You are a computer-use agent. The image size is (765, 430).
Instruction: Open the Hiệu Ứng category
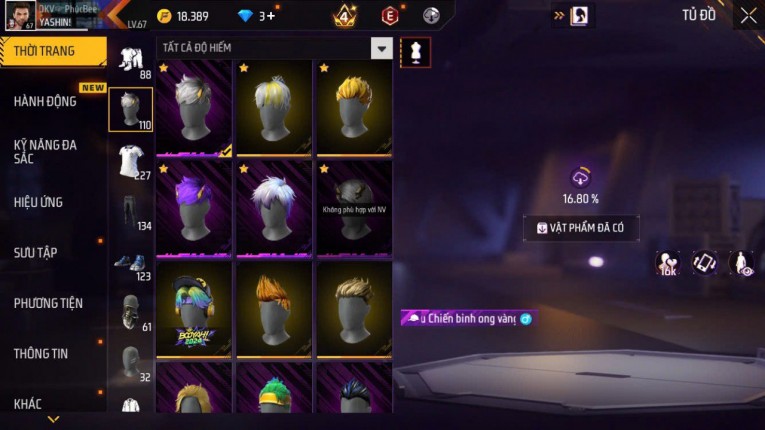[38, 202]
